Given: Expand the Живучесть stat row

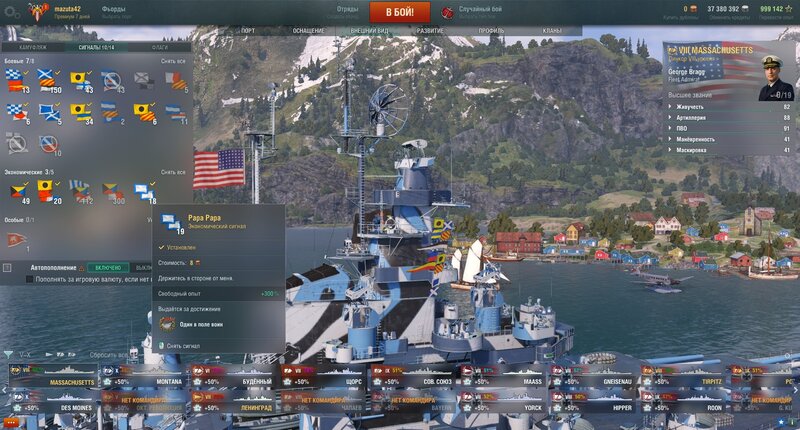Looking at the screenshot, I should [728, 106].
